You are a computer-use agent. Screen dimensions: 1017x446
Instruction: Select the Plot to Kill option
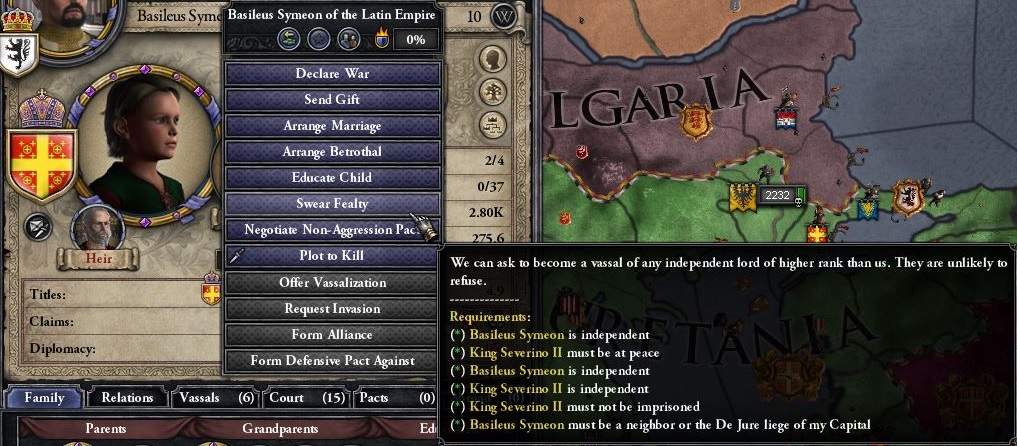332,256
